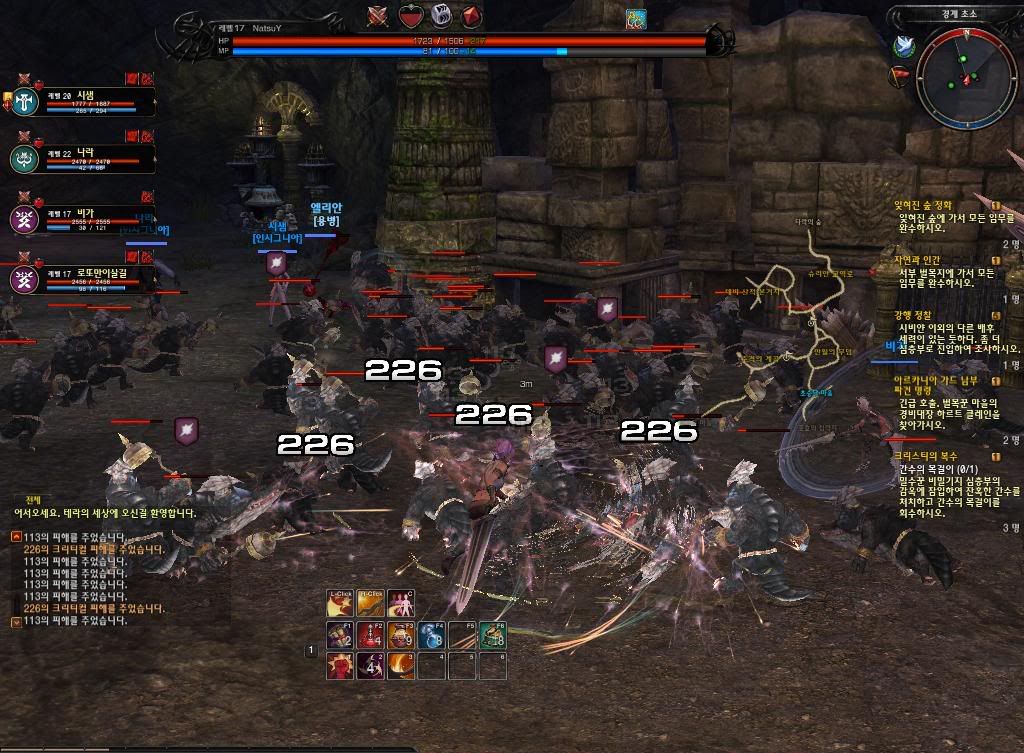Use the orange F3 potion slot
Screen dimensions: 1024x753
(x=401, y=635)
